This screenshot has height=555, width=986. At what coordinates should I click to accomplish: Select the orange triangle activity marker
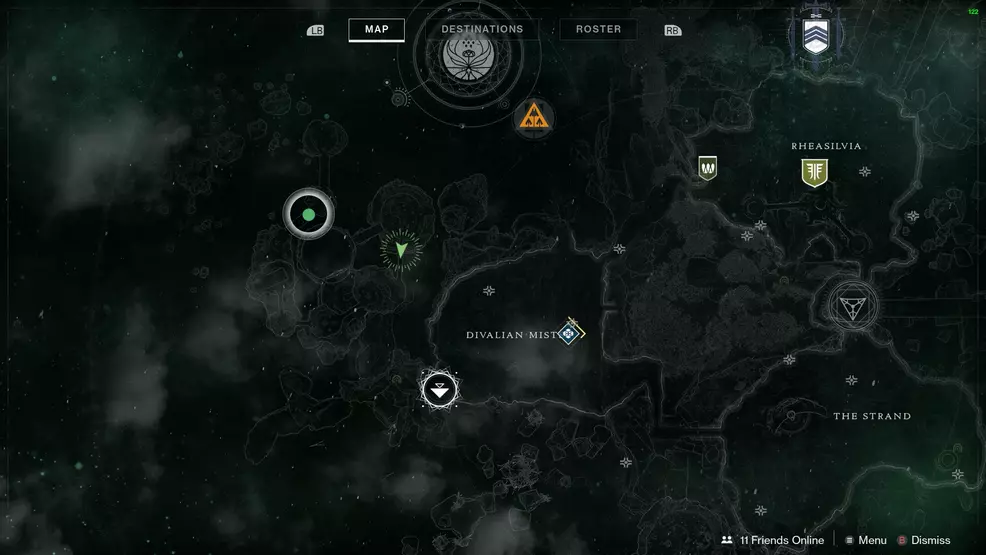(533, 118)
